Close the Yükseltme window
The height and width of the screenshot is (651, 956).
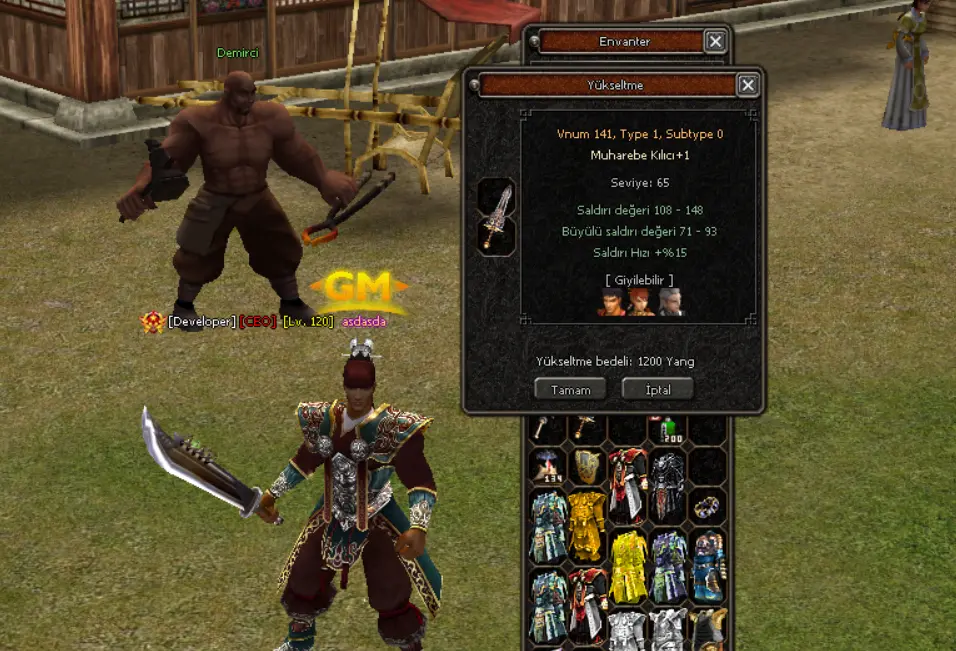pyautogui.click(x=748, y=85)
